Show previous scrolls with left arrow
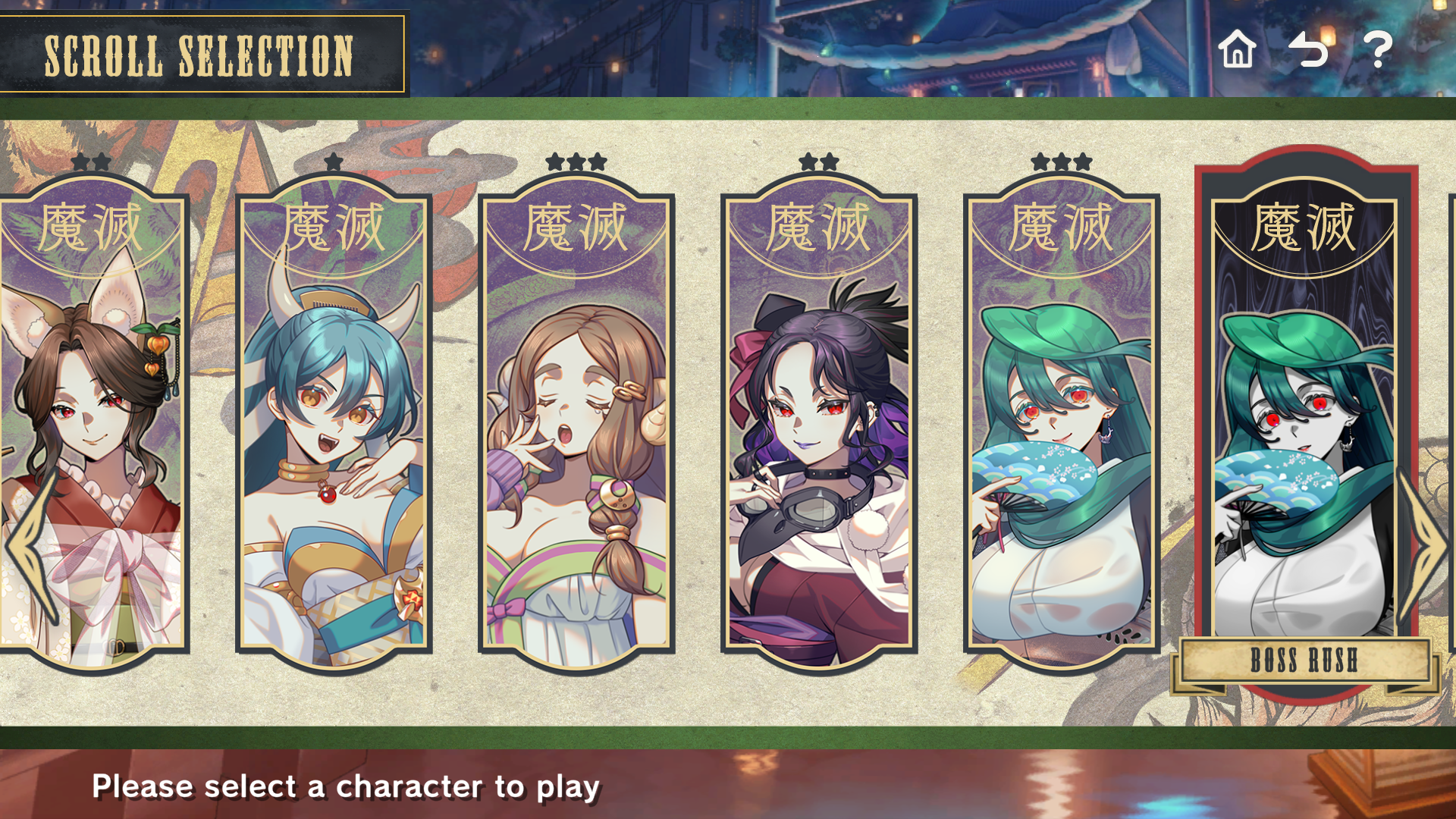 point(30,546)
